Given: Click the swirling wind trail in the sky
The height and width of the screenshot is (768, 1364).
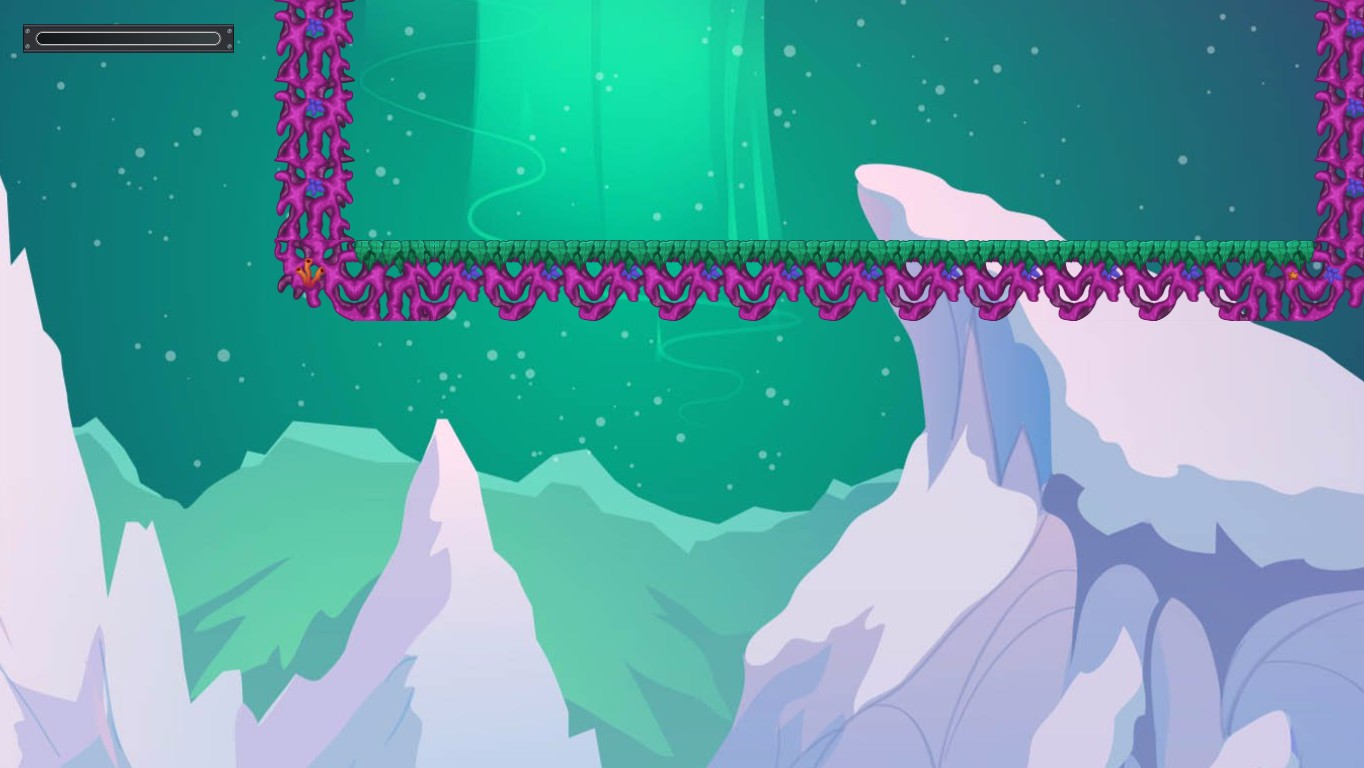Looking at the screenshot, I should [700, 375].
